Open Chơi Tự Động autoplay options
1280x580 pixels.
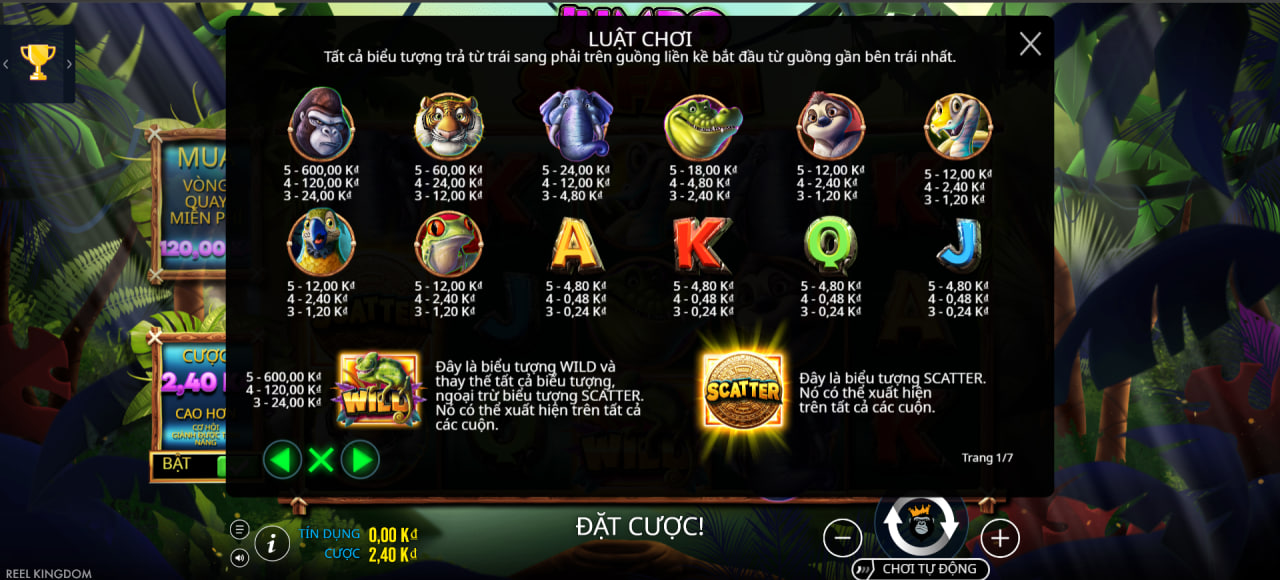click(920, 569)
